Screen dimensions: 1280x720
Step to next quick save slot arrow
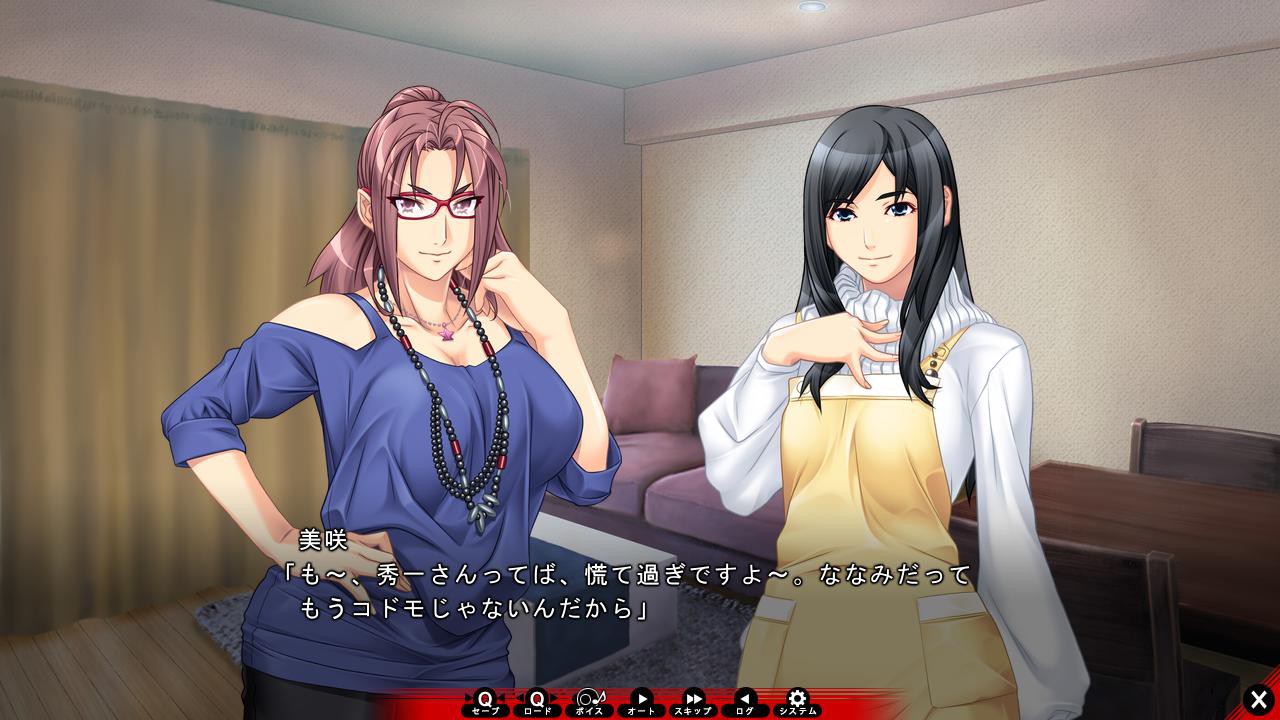point(502,697)
